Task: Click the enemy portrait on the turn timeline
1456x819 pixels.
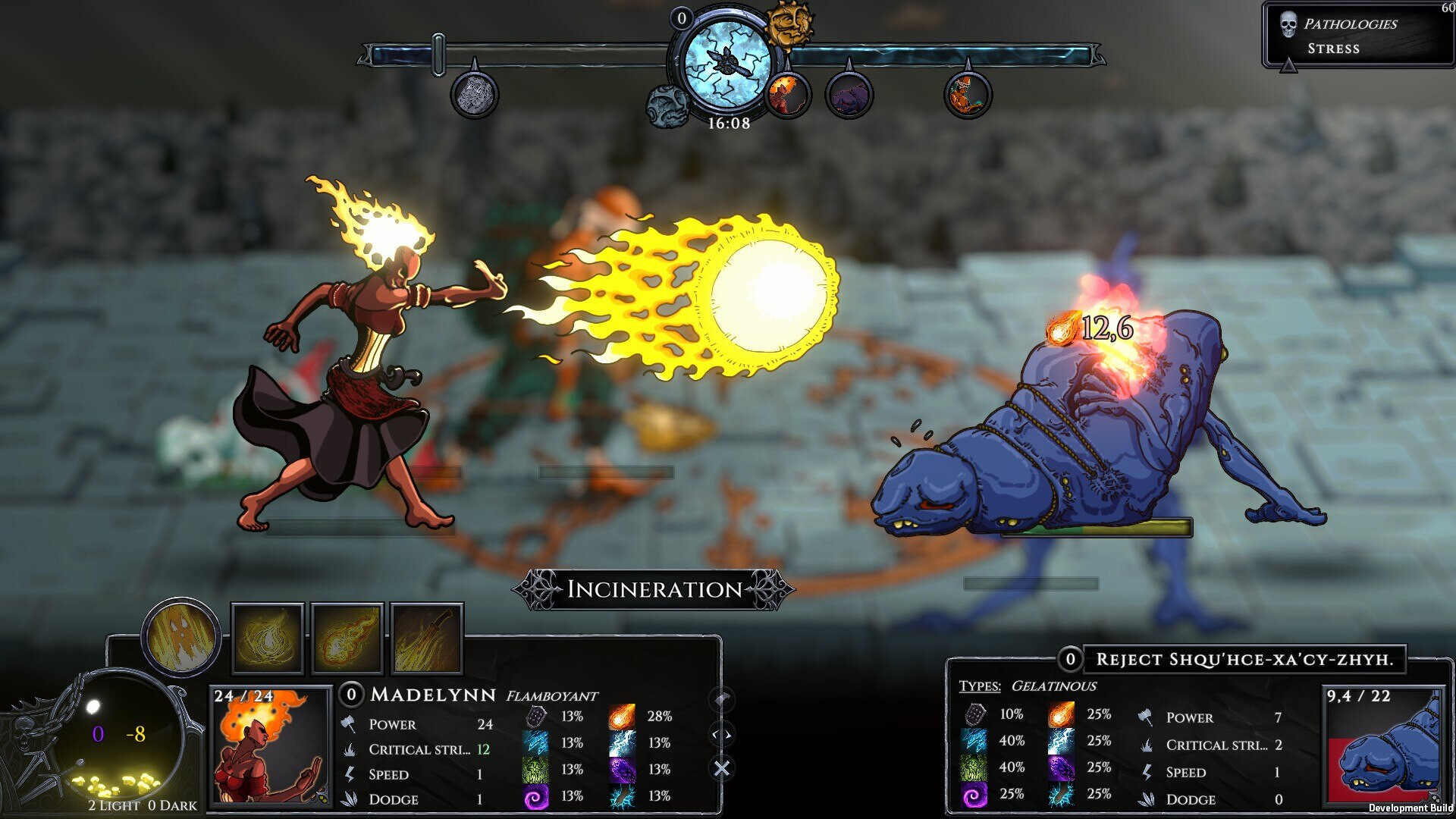Action: pos(849,95)
